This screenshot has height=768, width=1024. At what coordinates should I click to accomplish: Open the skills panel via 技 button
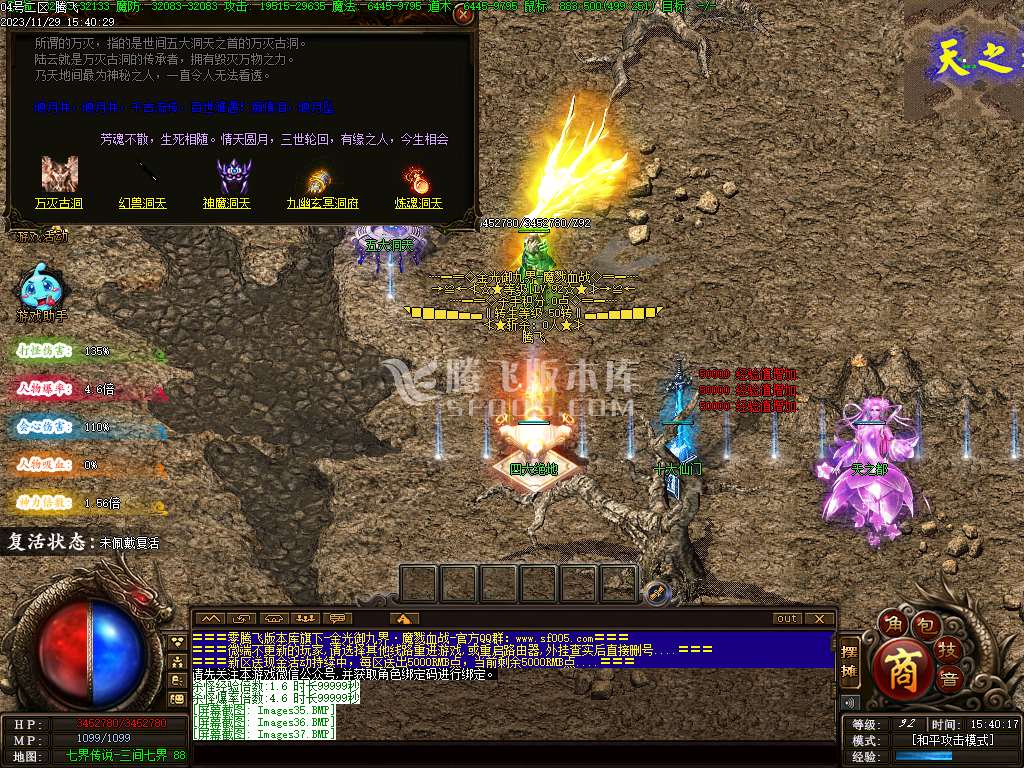tap(947, 650)
